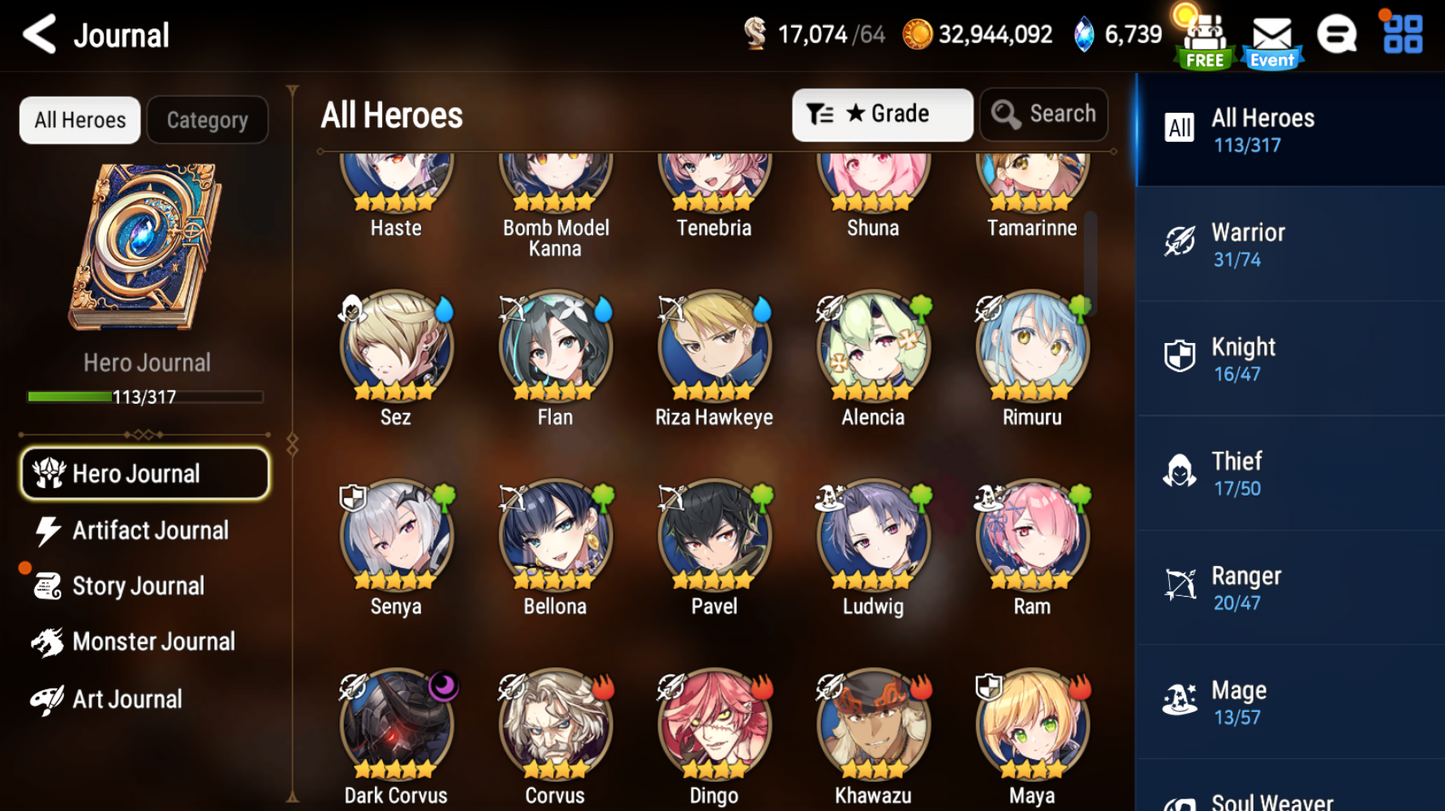Open the Artifact Journal lightning entry
Screen dimensions: 1445x811
145,530
